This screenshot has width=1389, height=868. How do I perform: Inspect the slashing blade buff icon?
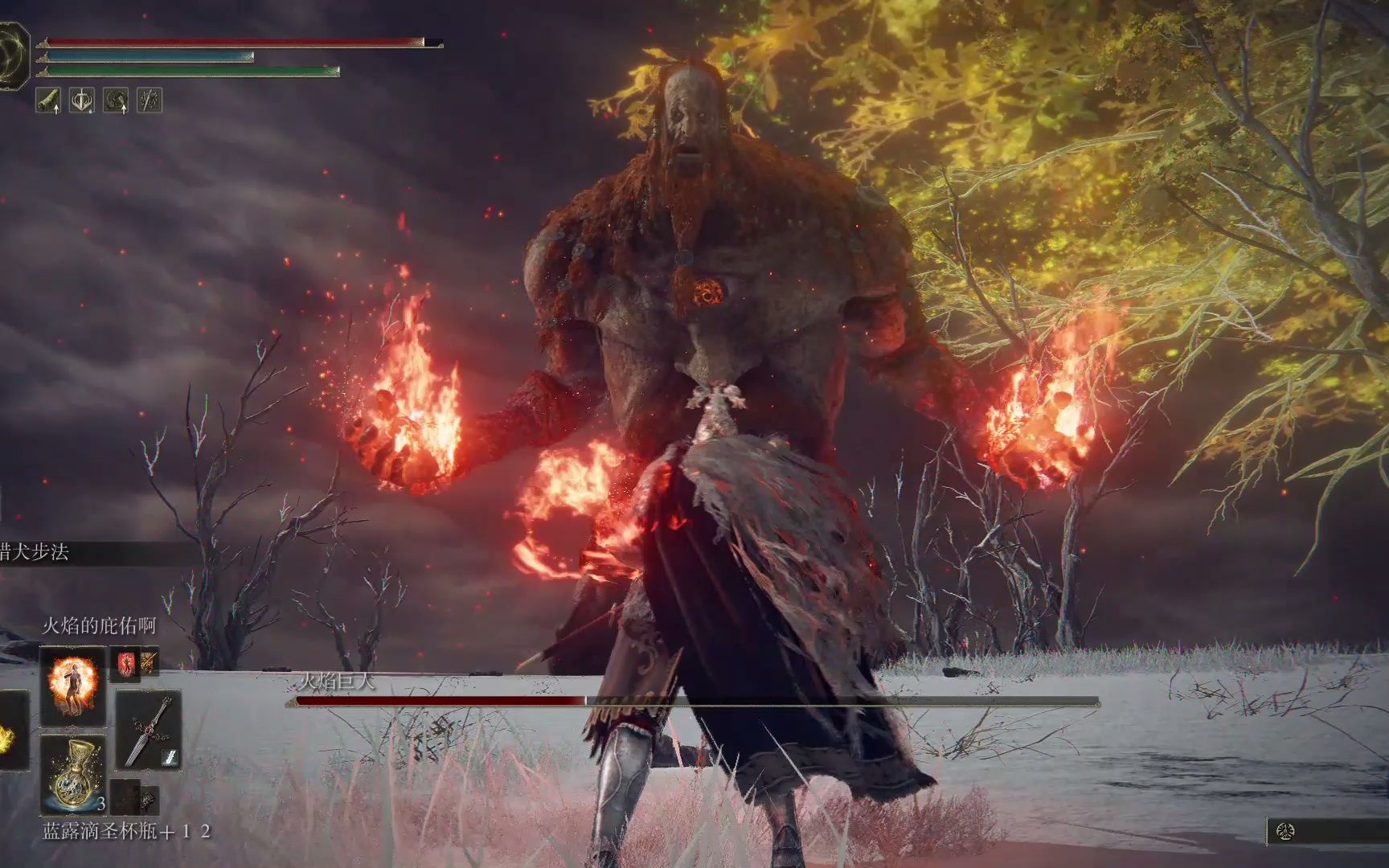[x=150, y=100]
